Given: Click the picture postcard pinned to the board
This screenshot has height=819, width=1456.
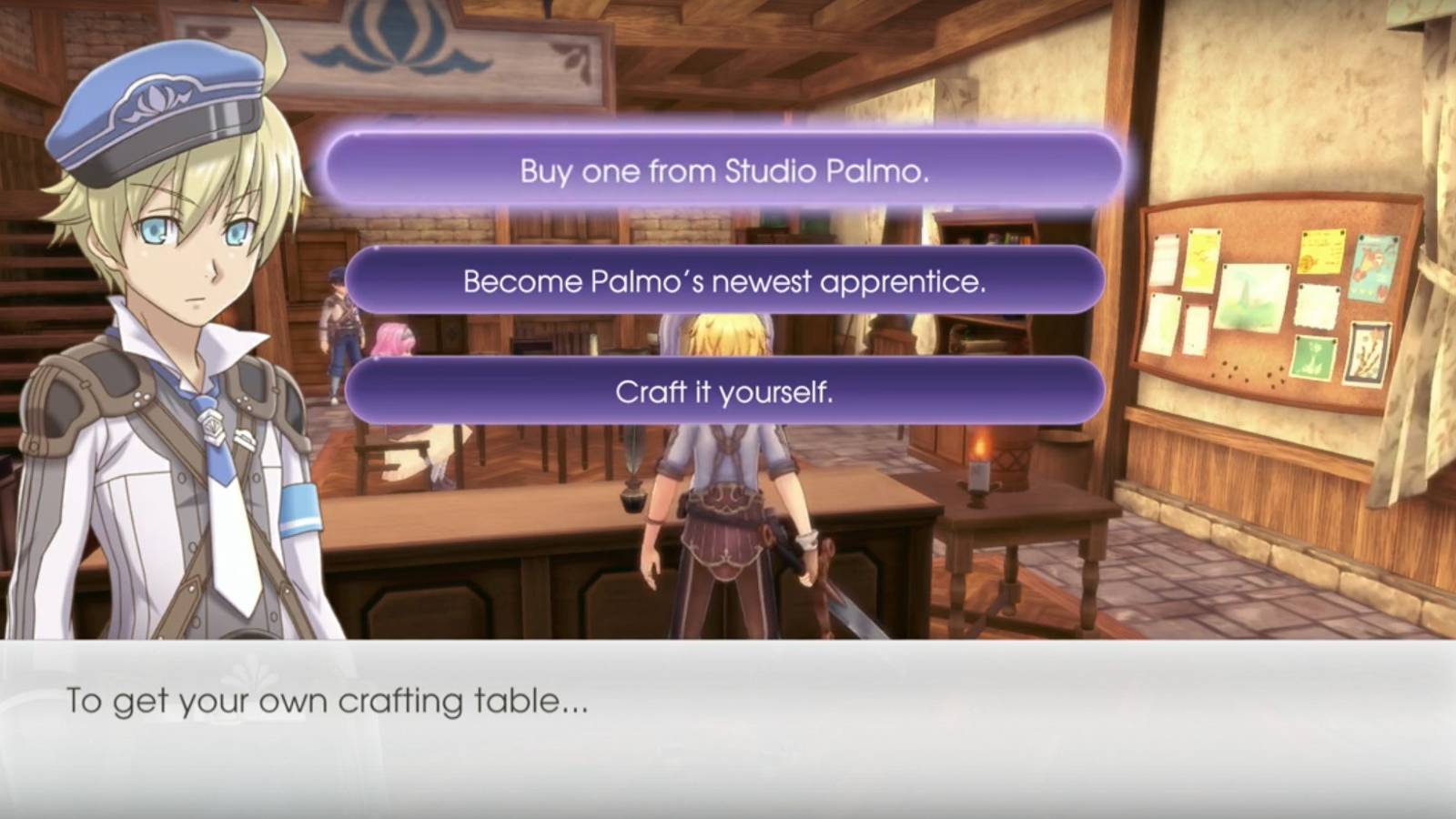Looking at the screenshot, I should (x=1374, y=268).
